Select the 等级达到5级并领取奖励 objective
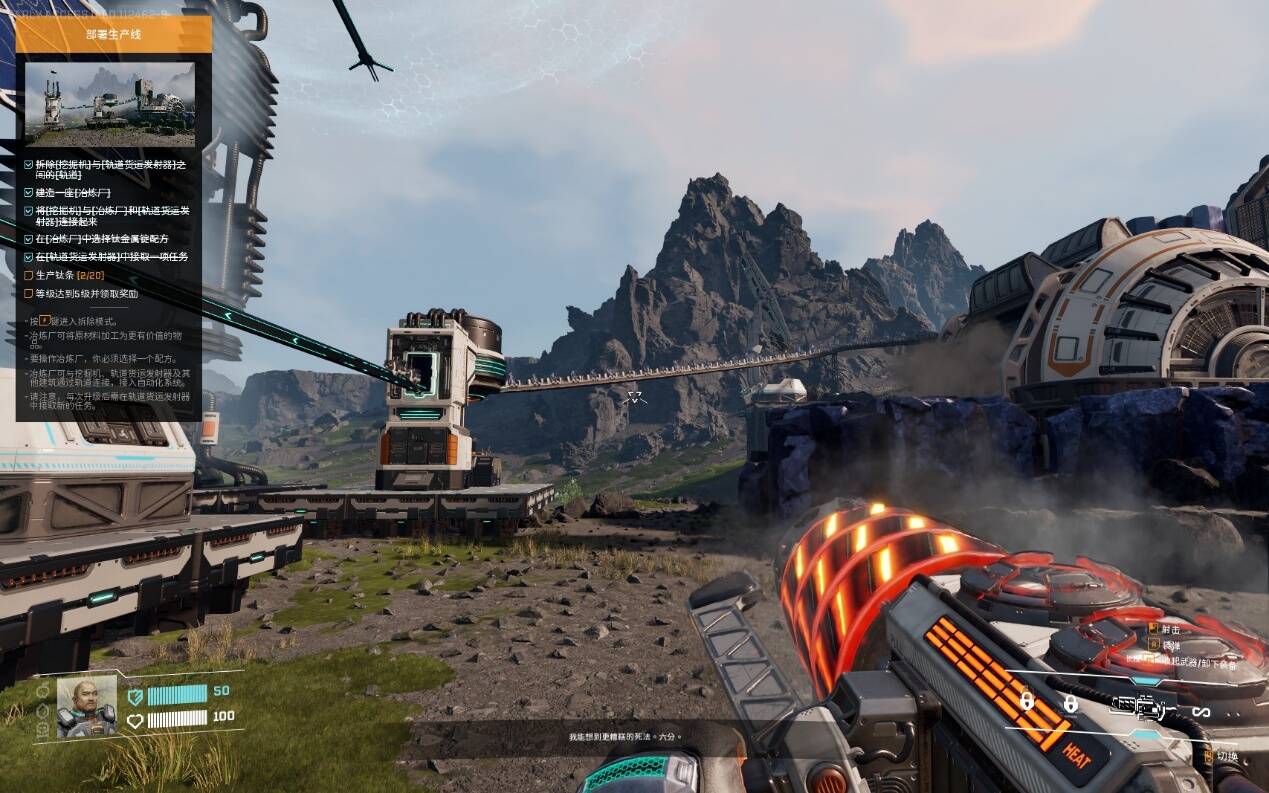 [x=86, y=294]
